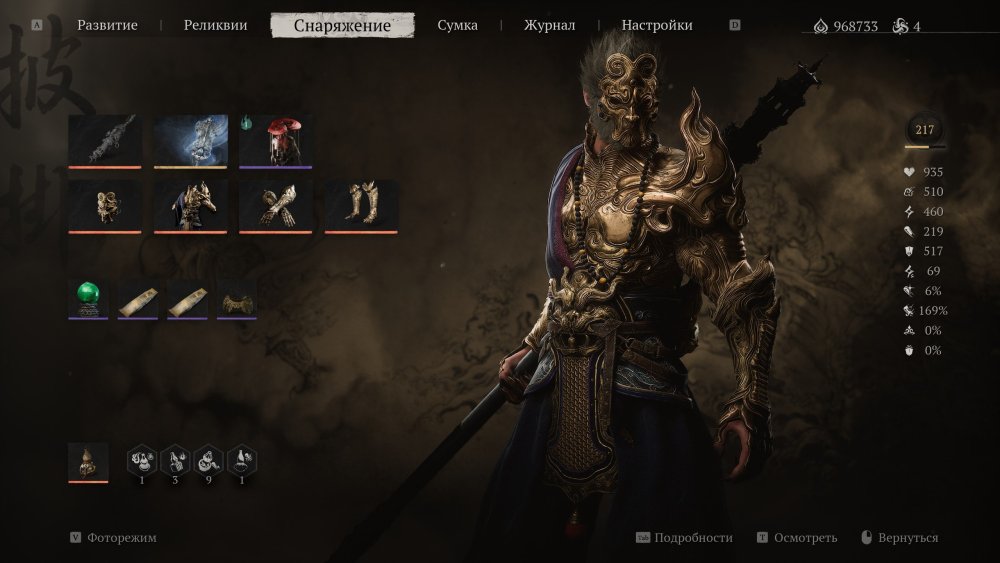
Task: Choose the golden body armor slot
Action: pos(190,205)
